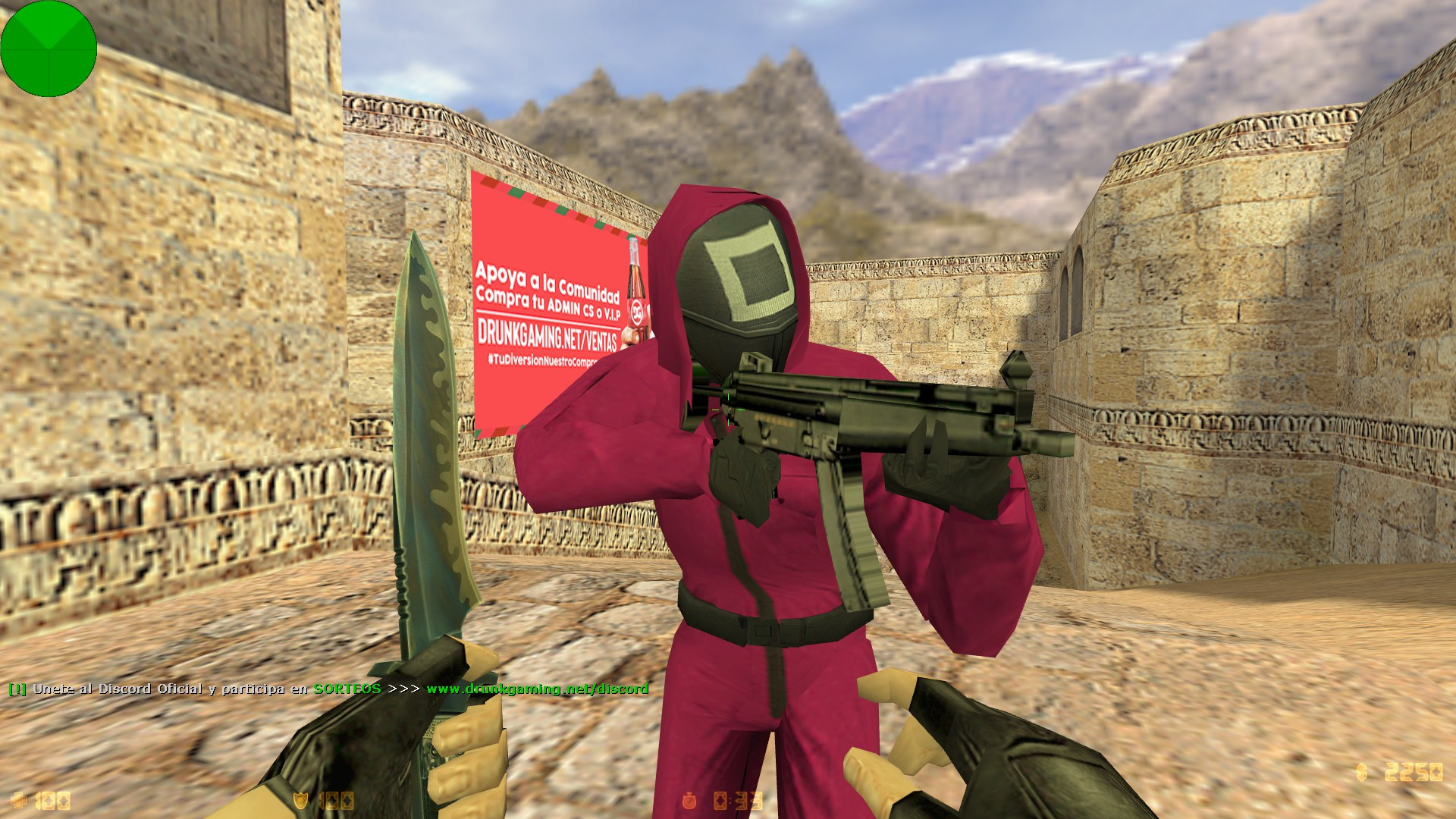This screenshot has height=819, width=1456.
Task: Click the armor shield icon in HUD
Action: coord(300,801)
